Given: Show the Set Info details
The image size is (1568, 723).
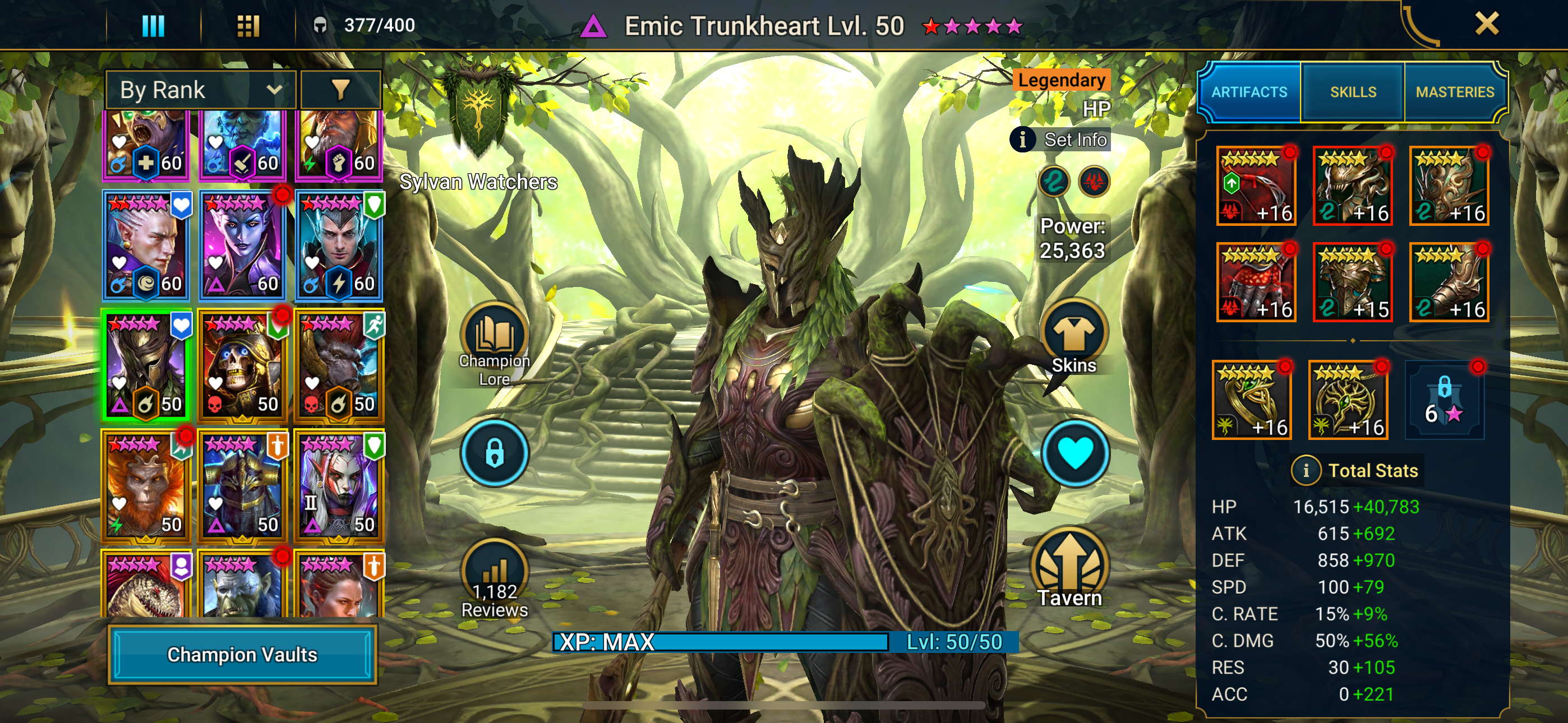Looking at the screenshot, I should click(x=1060, y=140).
